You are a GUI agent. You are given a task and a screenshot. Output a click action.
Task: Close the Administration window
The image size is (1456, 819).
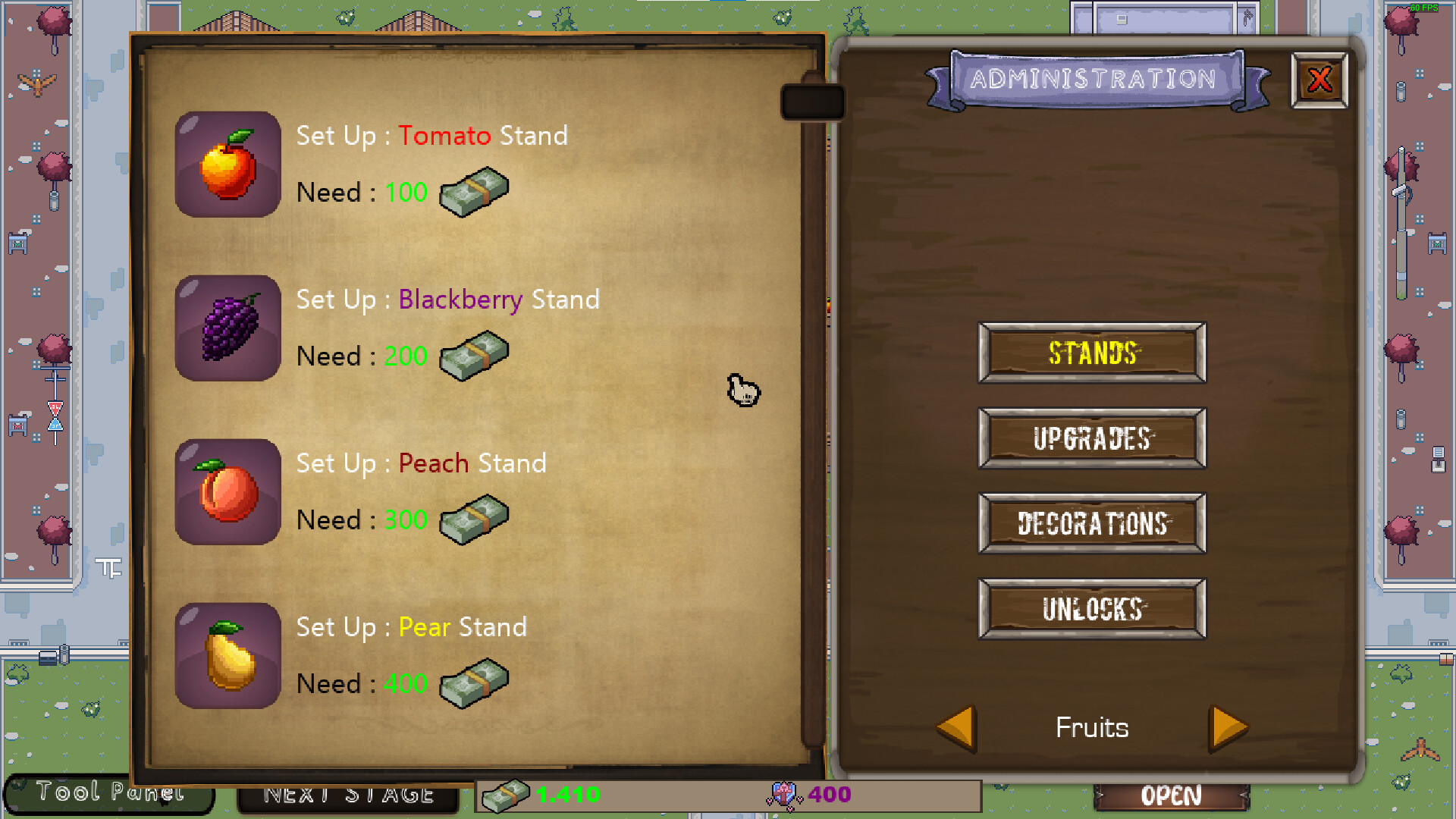click(1319, 78)
